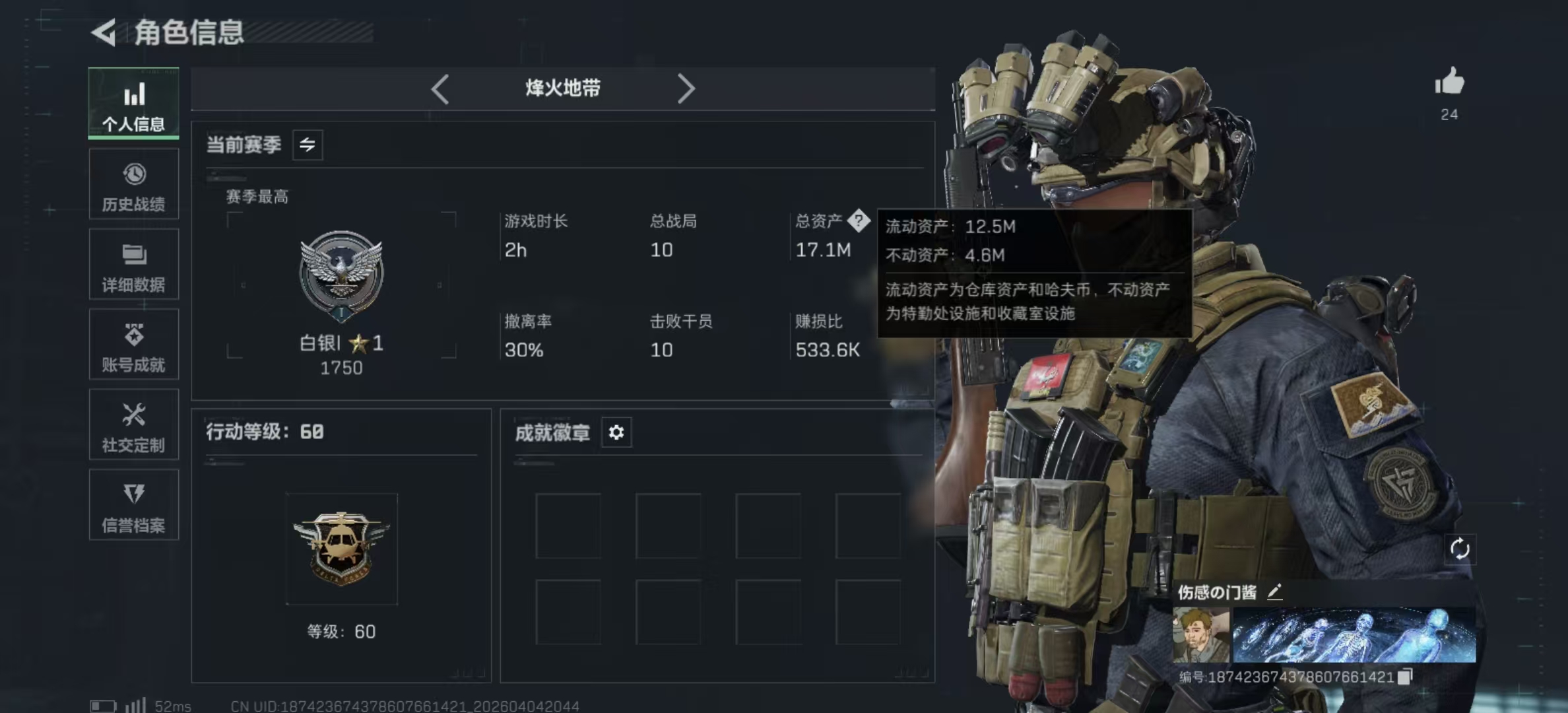
Task: Click the player avatar portrait
Action: (x=1200, y=635)
